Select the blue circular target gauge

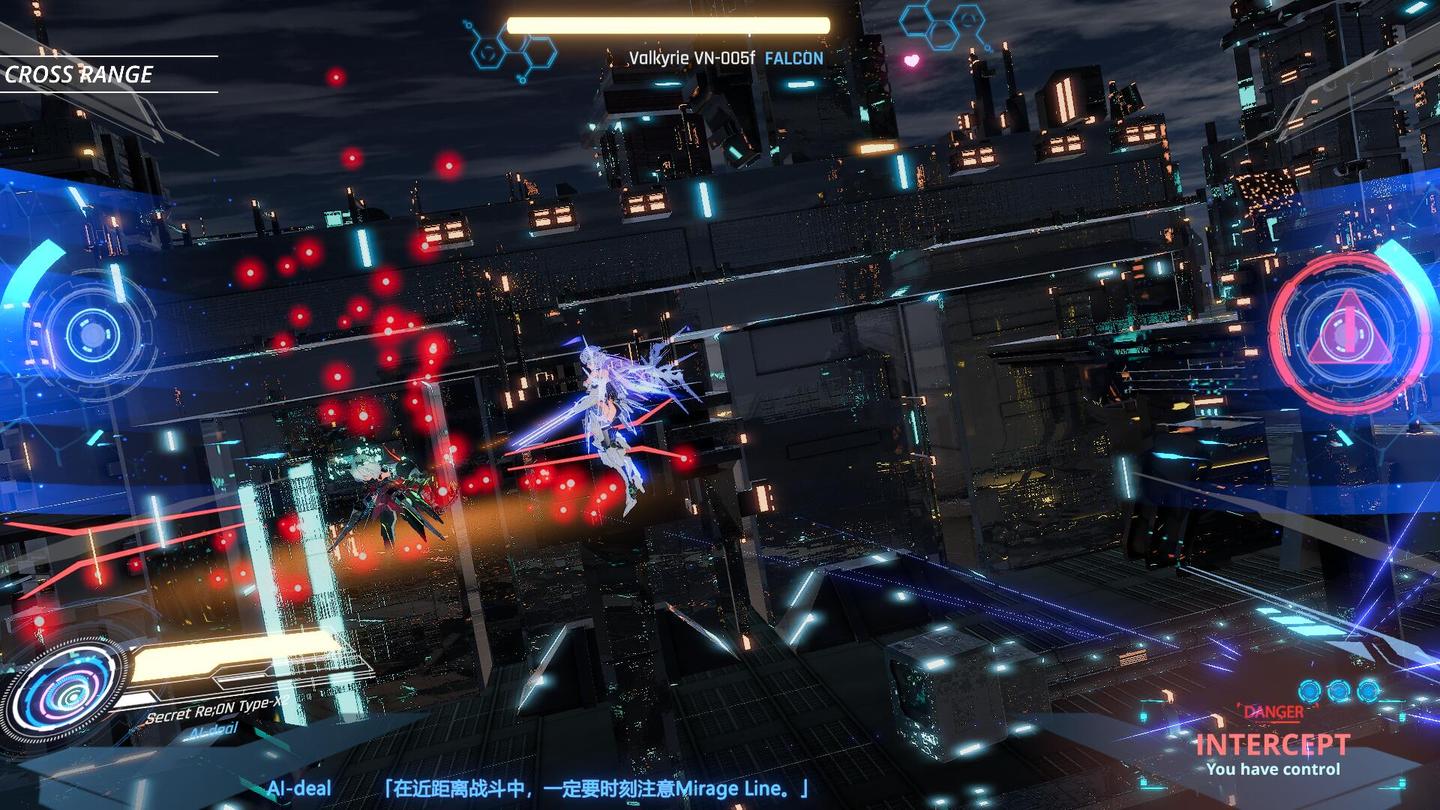pyautogui.click(x=92, y=334)
